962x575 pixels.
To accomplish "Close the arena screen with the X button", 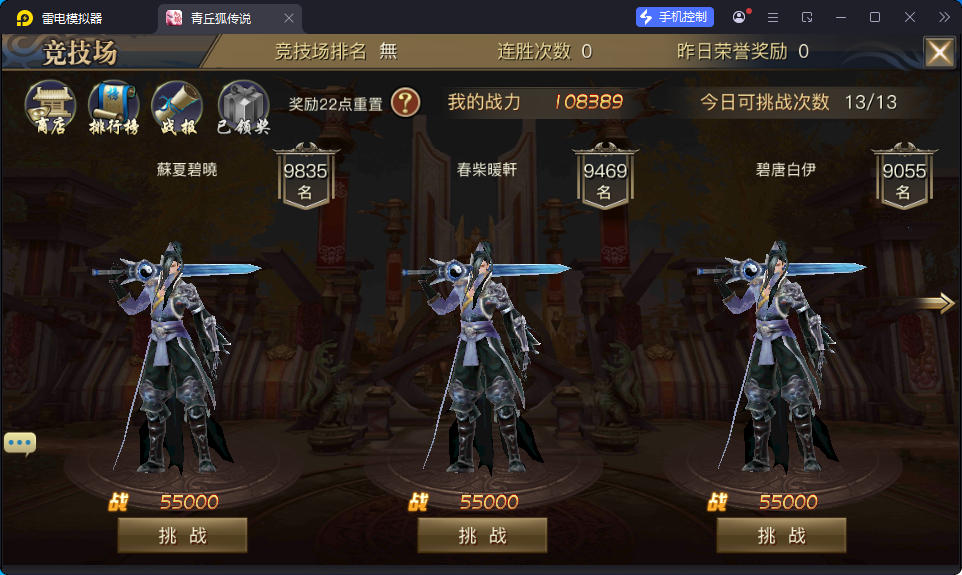I will point(938,52).
